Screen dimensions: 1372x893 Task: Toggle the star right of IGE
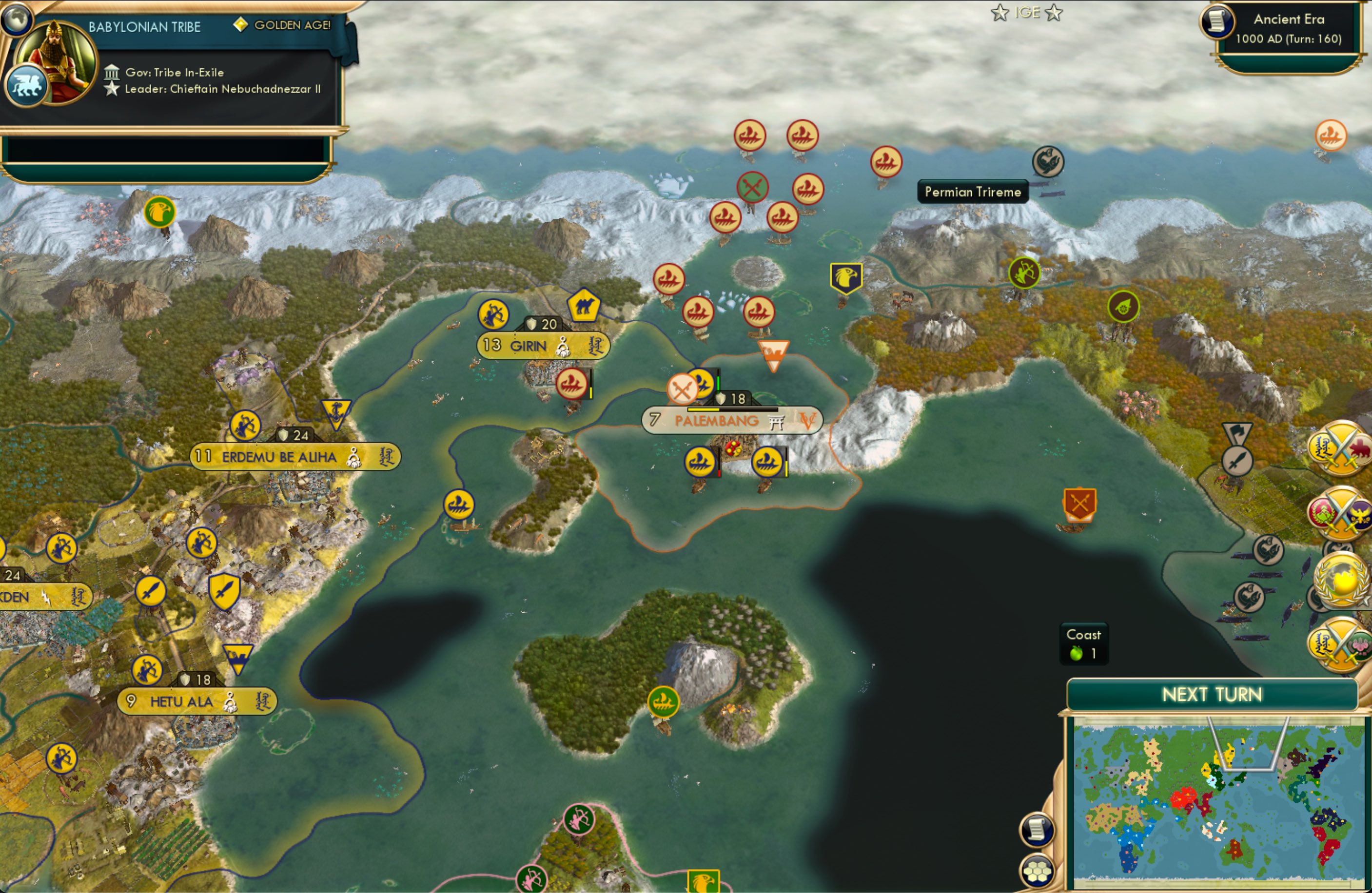1055,12
